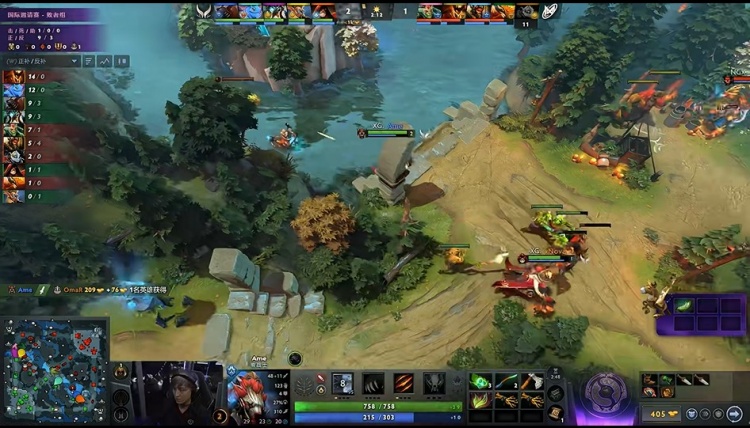Click the arrow button right of the gold
The width and height of the screenshot is (750, 428).
coord(735,413)
